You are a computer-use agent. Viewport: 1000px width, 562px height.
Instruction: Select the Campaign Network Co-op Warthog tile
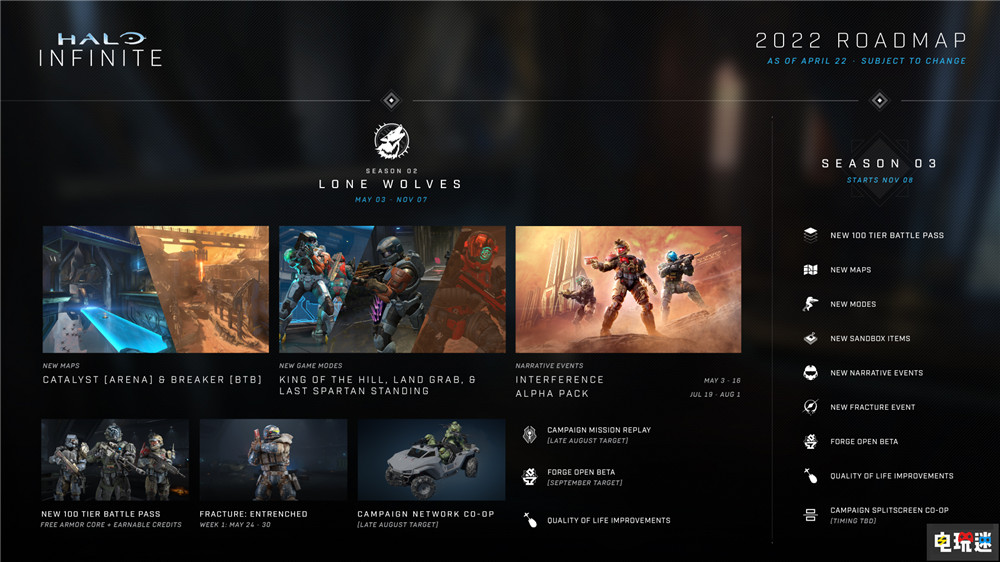(x=431, y=460)
